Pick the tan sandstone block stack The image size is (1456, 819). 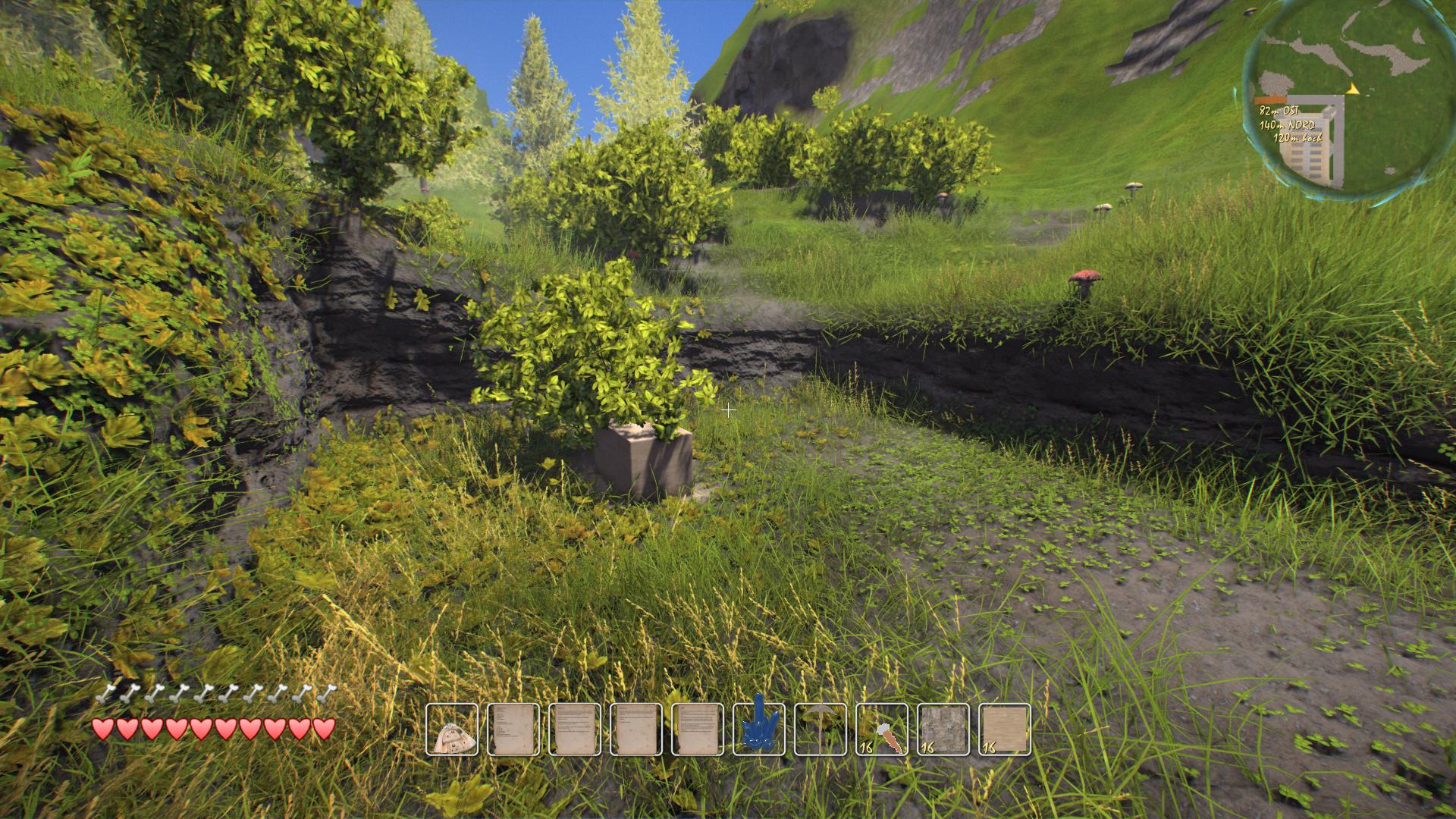pyautogui.click(x=1005, y=730)
